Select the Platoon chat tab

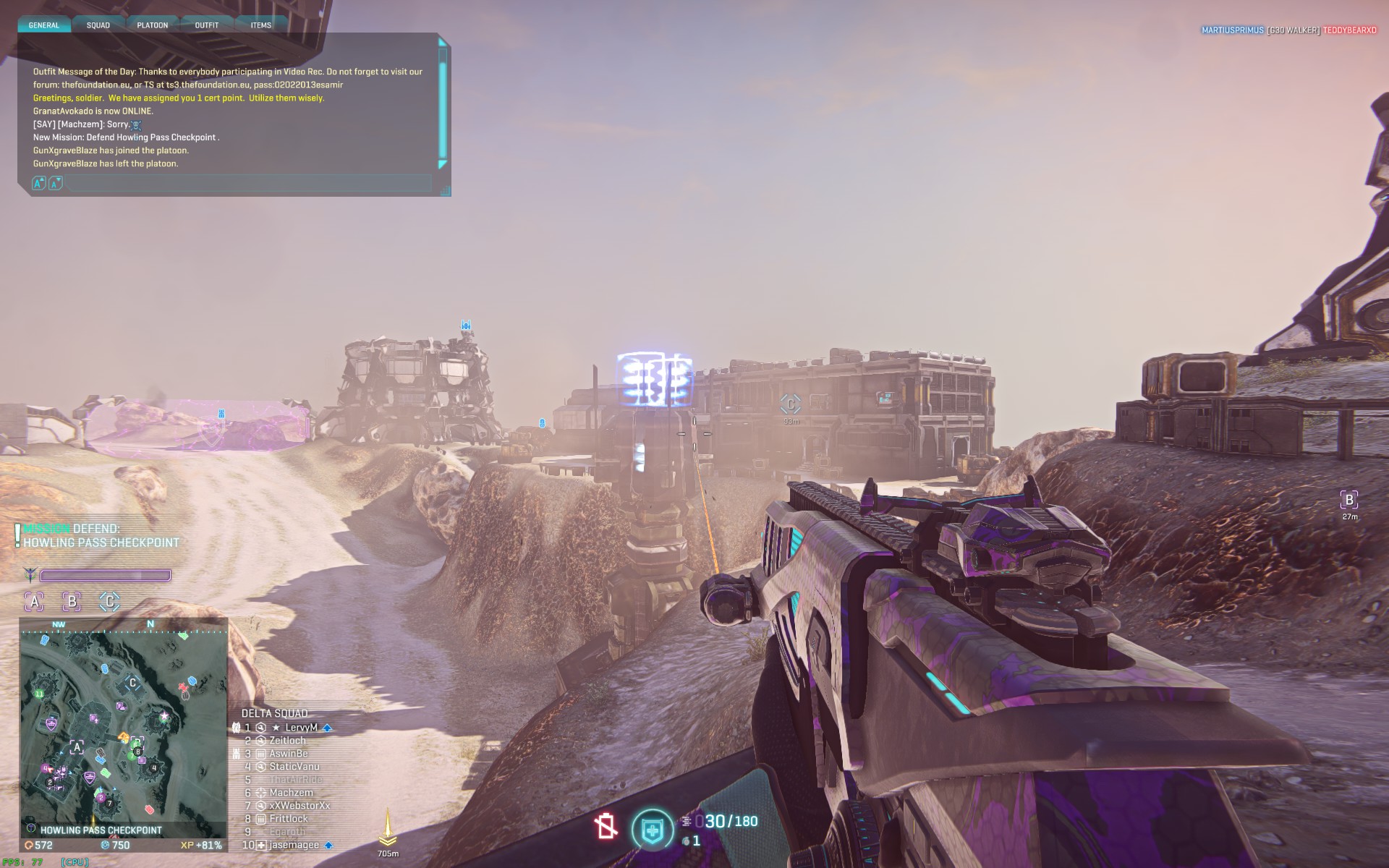[153, 25]
